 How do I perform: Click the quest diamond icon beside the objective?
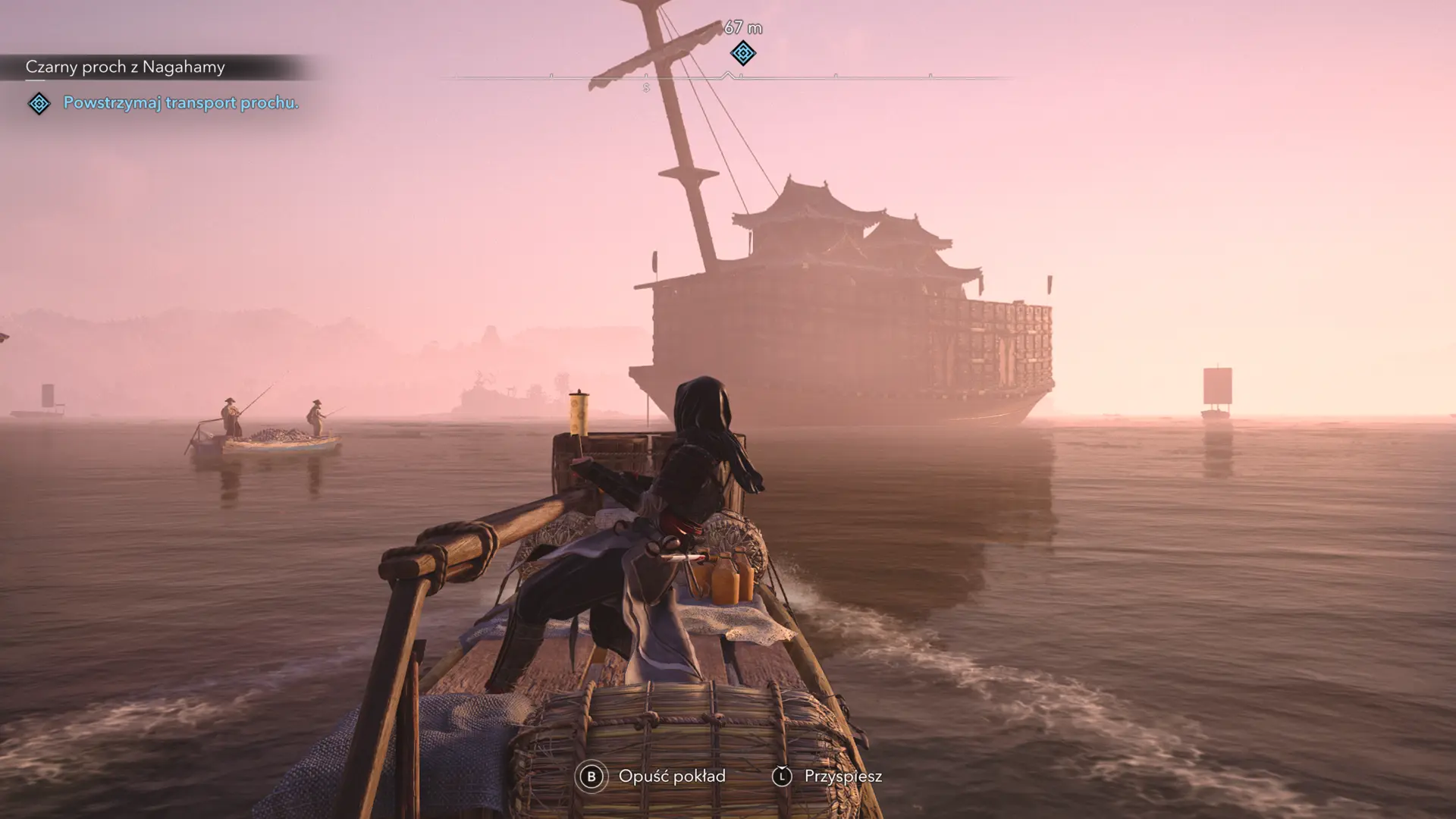click(x=39, y=103)
